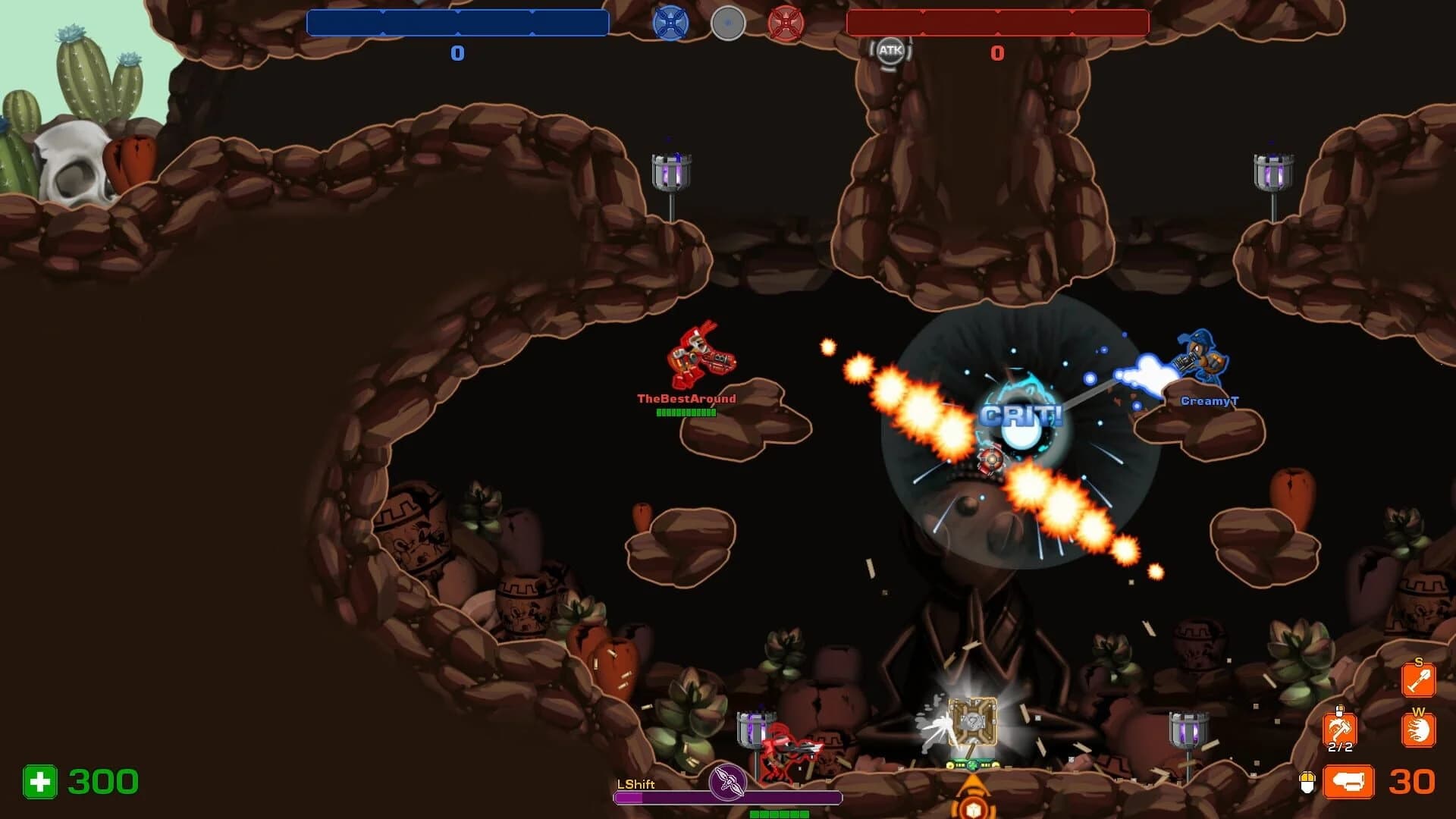Click the orange supply drop arrow at bottom center
The image size is (1456, 819).
click(974, 792)
